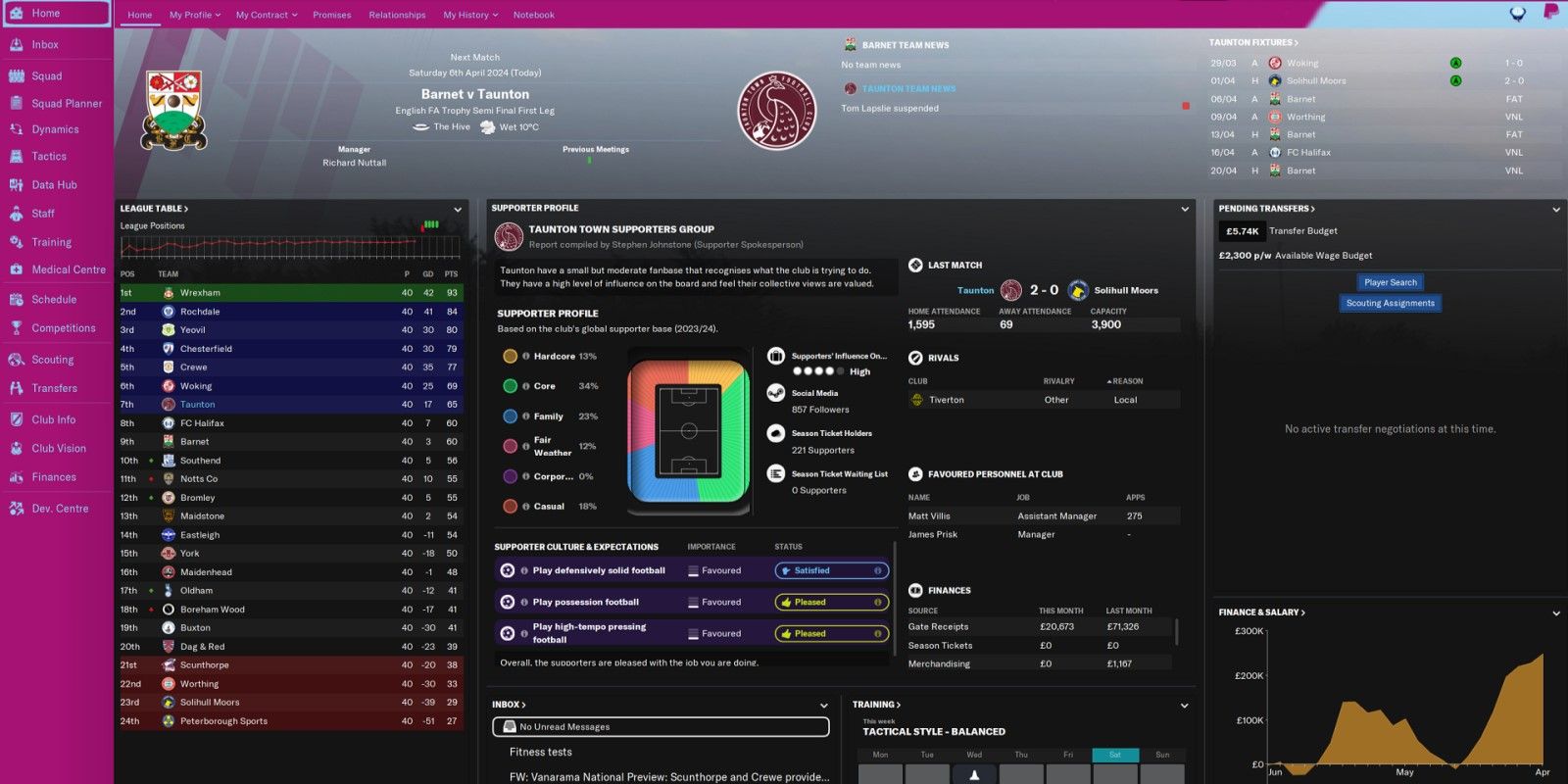Click the Core supporters green swatch
The image size is (1568, 784).
click(510, 386)
